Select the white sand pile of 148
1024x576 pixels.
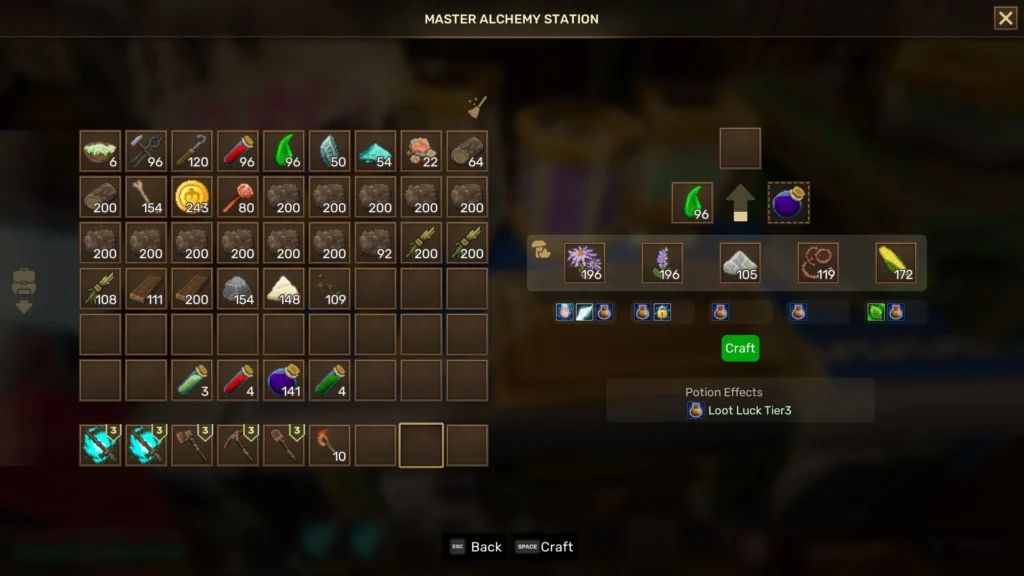(x=284, y=289)
